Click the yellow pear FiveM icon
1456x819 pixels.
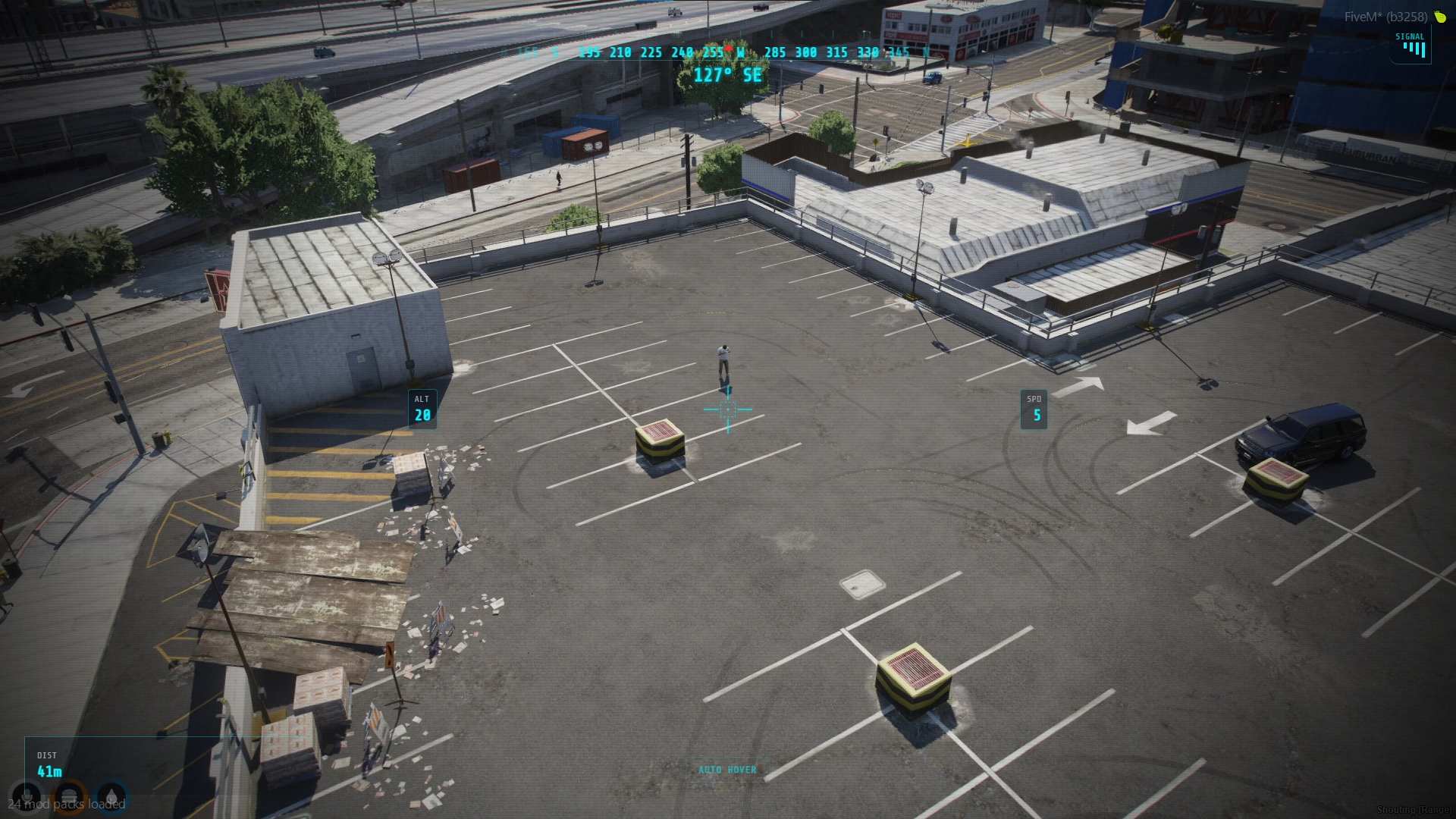click(x=1440, y=17)
